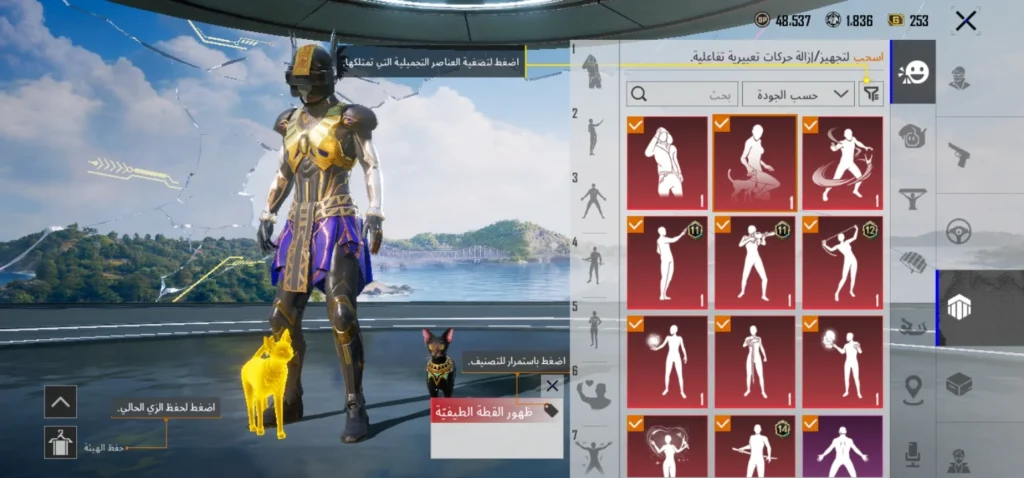This screenshot has height=478, width=1024.
Task: Pick the purple-background emote tile
Action: click(842, 447)
